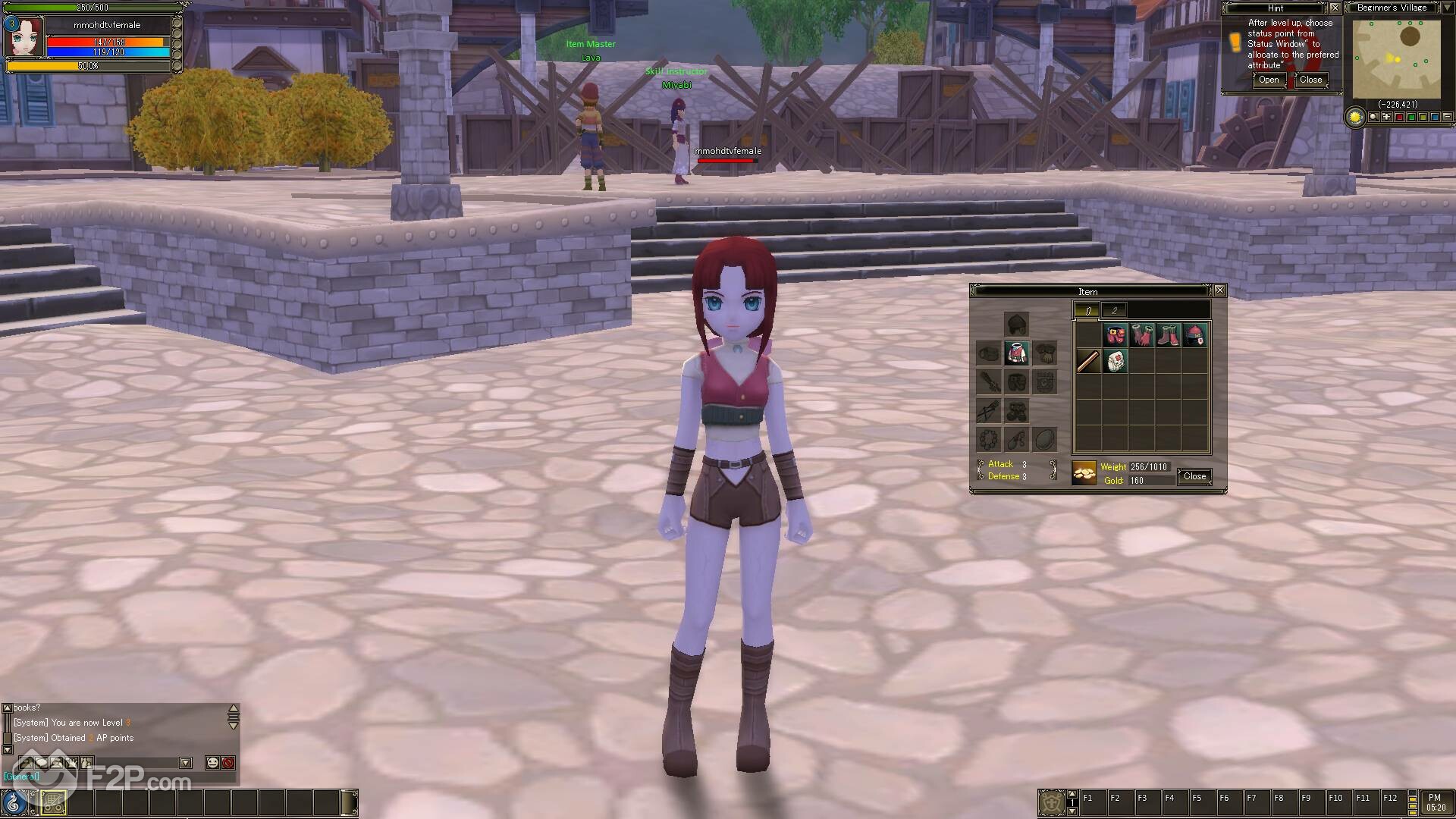
Task: Click the Beginner's Village minimap
Action: (1396, 59)
